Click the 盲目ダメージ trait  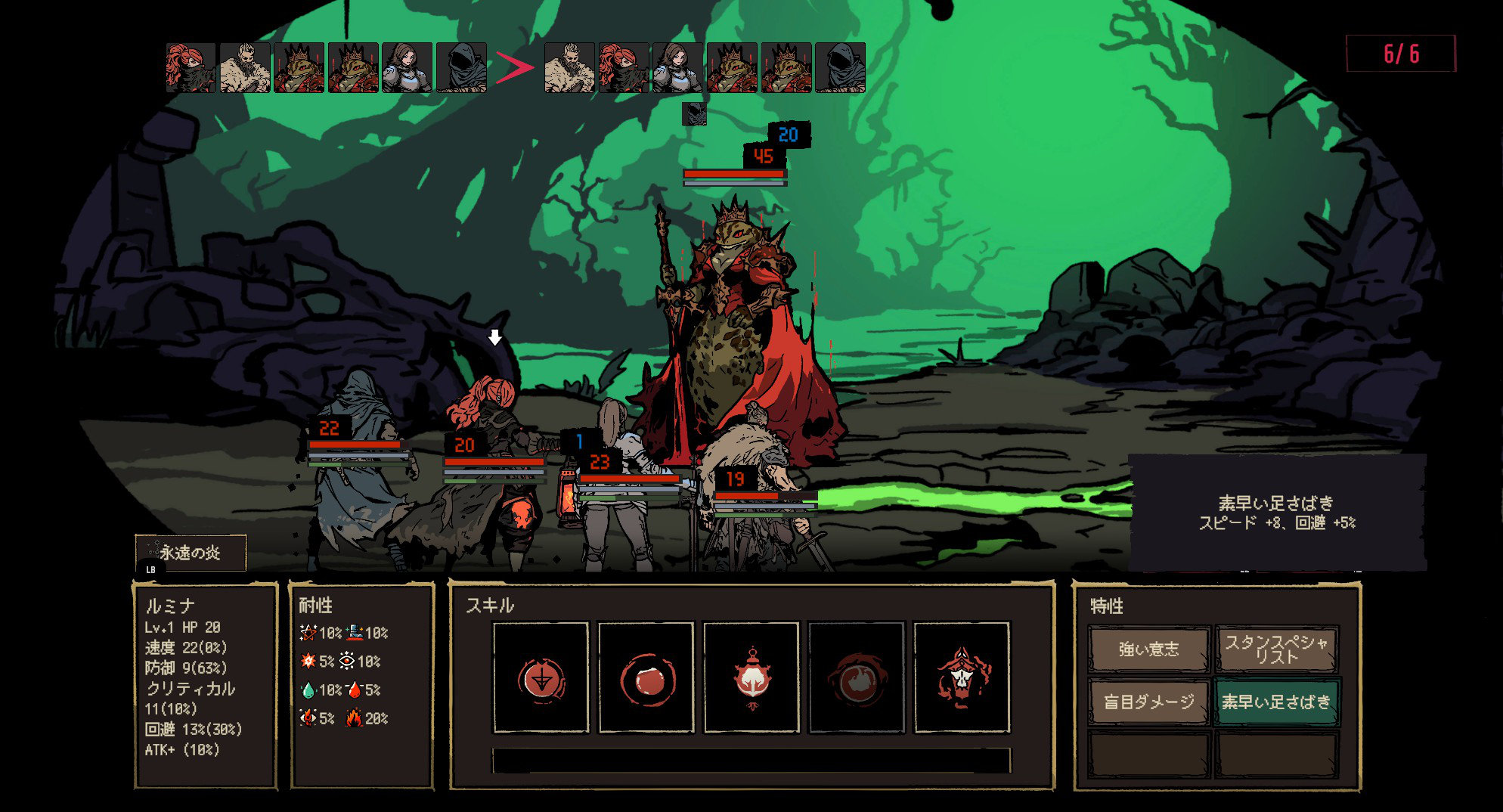(x=1148, y=702)
